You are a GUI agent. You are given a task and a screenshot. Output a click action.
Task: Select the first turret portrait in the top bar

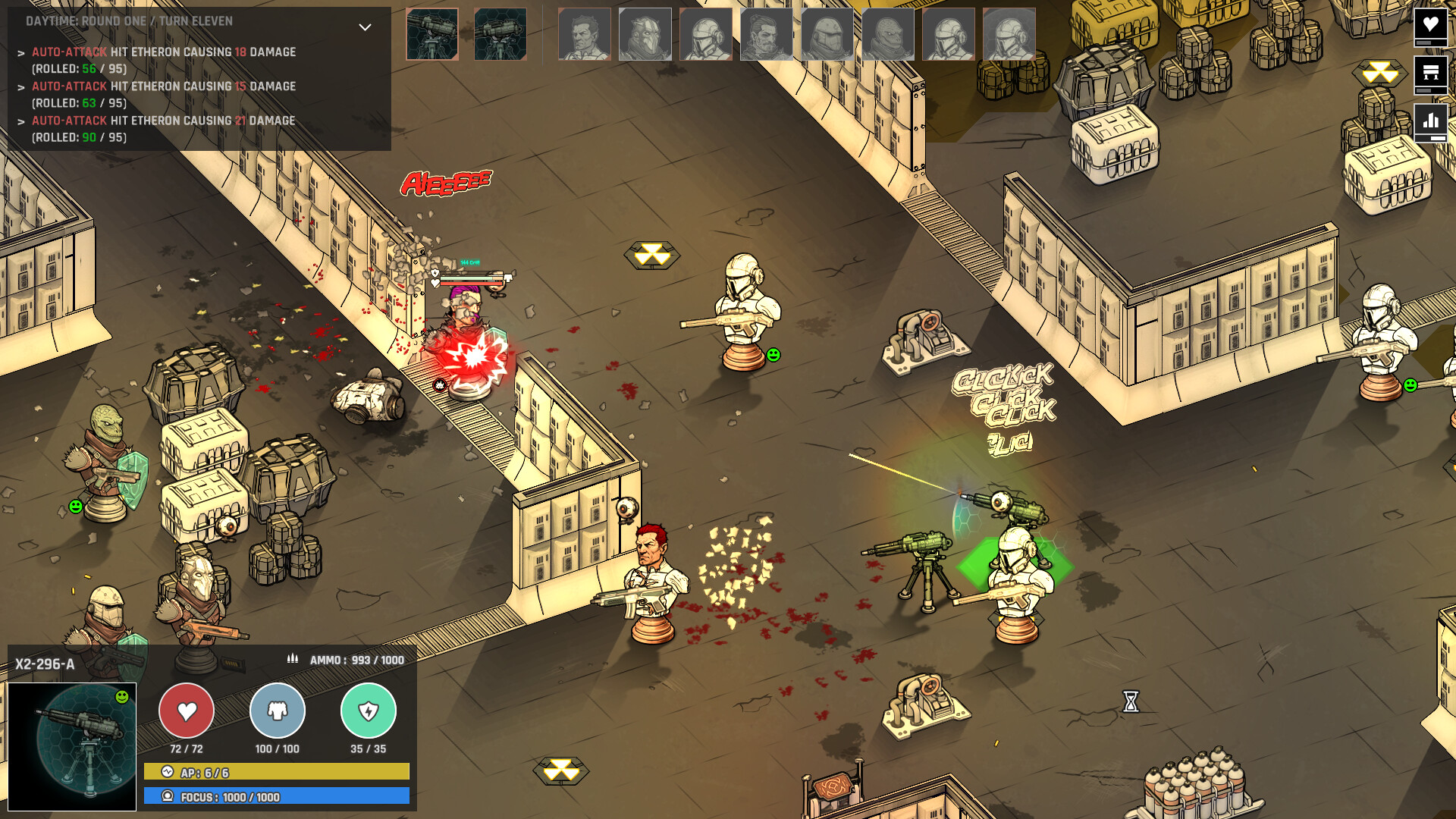click(x=432, y=34)
